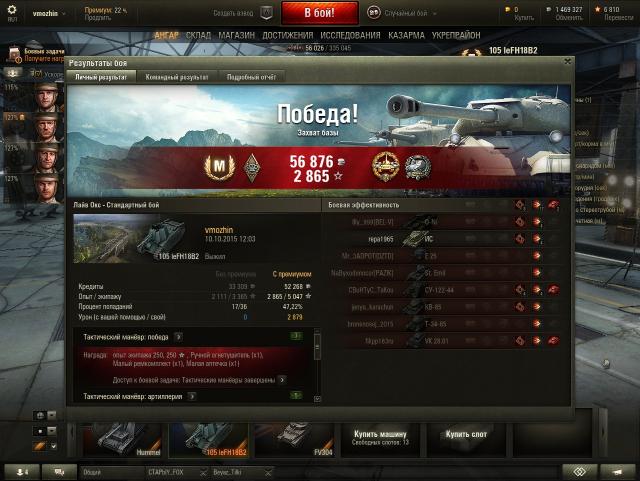This screenshot has width=640, height=481.
Task: Open the ИССЛЕДОВАНИЯ tech tree
Action: [351, 35]
